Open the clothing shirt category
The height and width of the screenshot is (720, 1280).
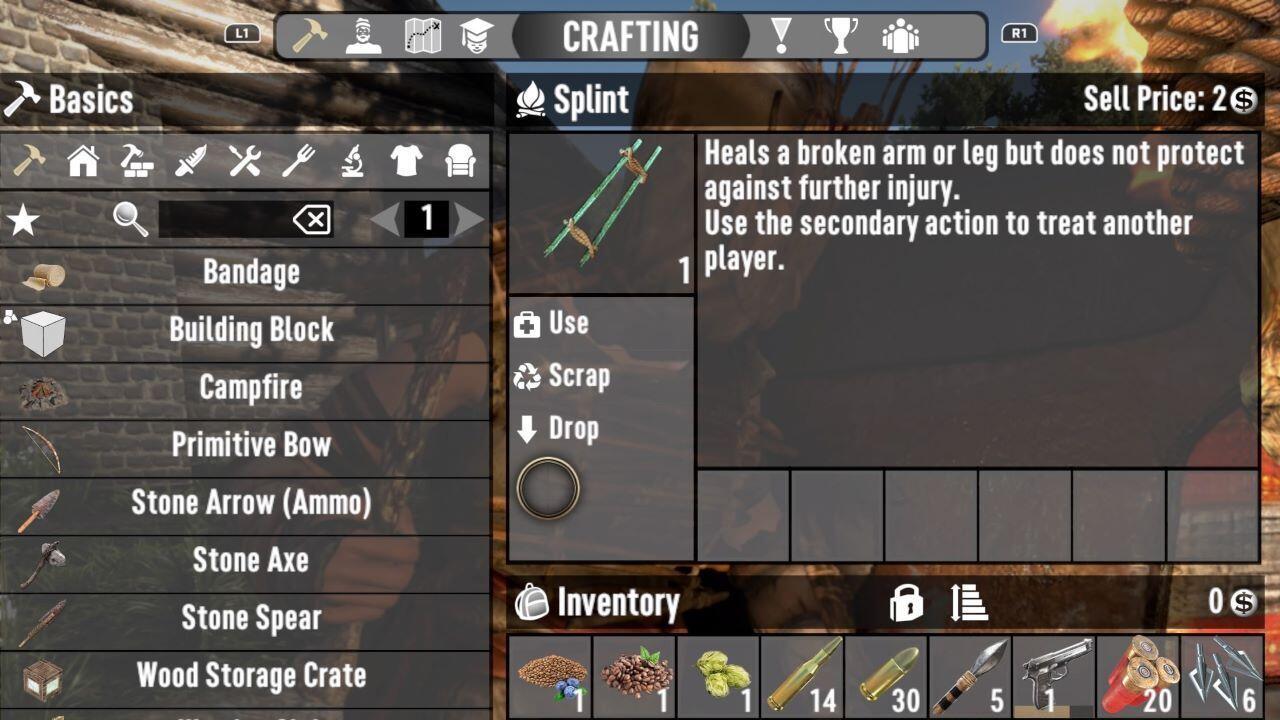click(406, 161)
